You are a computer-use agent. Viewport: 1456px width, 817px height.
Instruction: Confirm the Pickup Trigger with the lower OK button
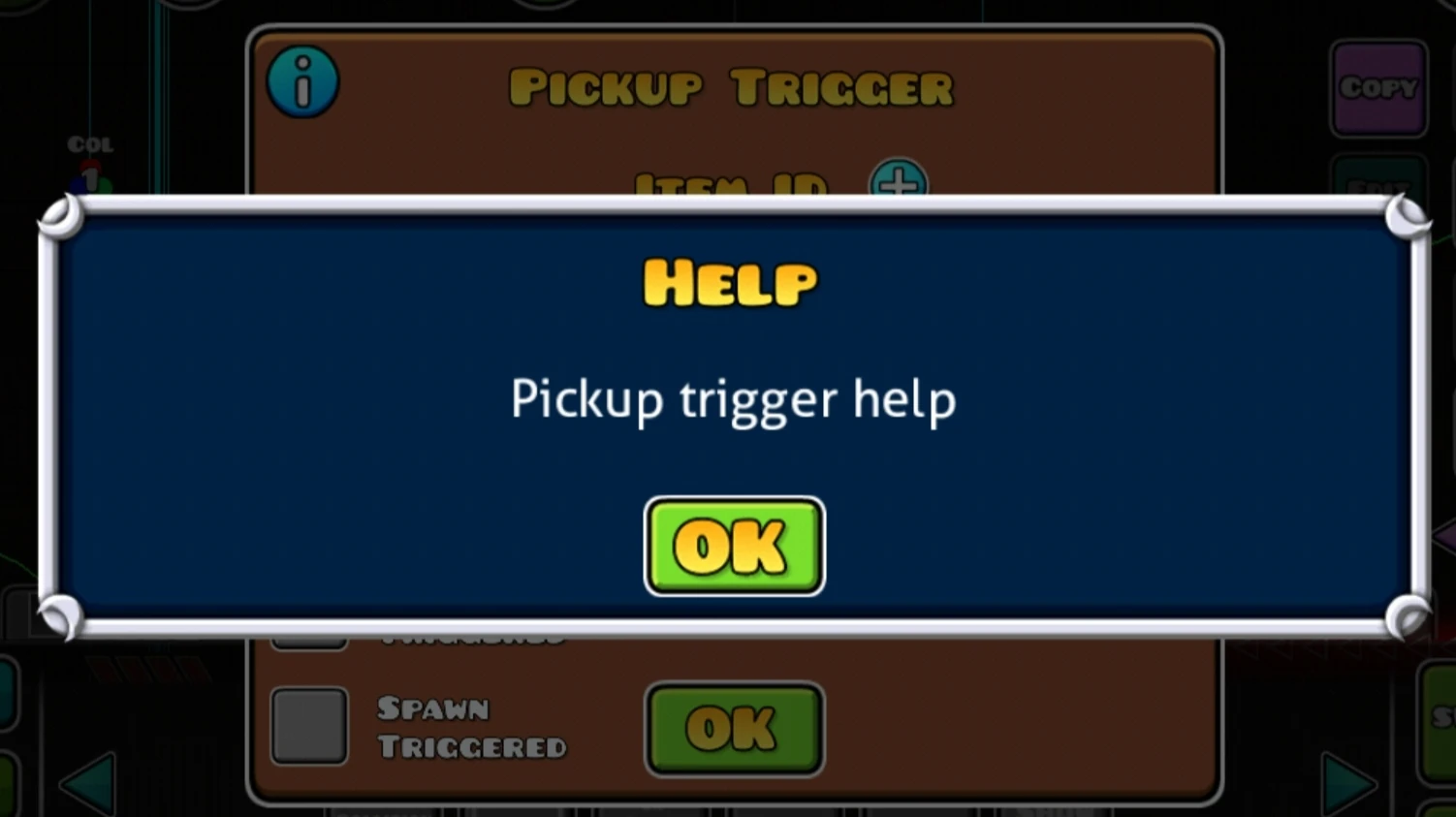point(734,728)
